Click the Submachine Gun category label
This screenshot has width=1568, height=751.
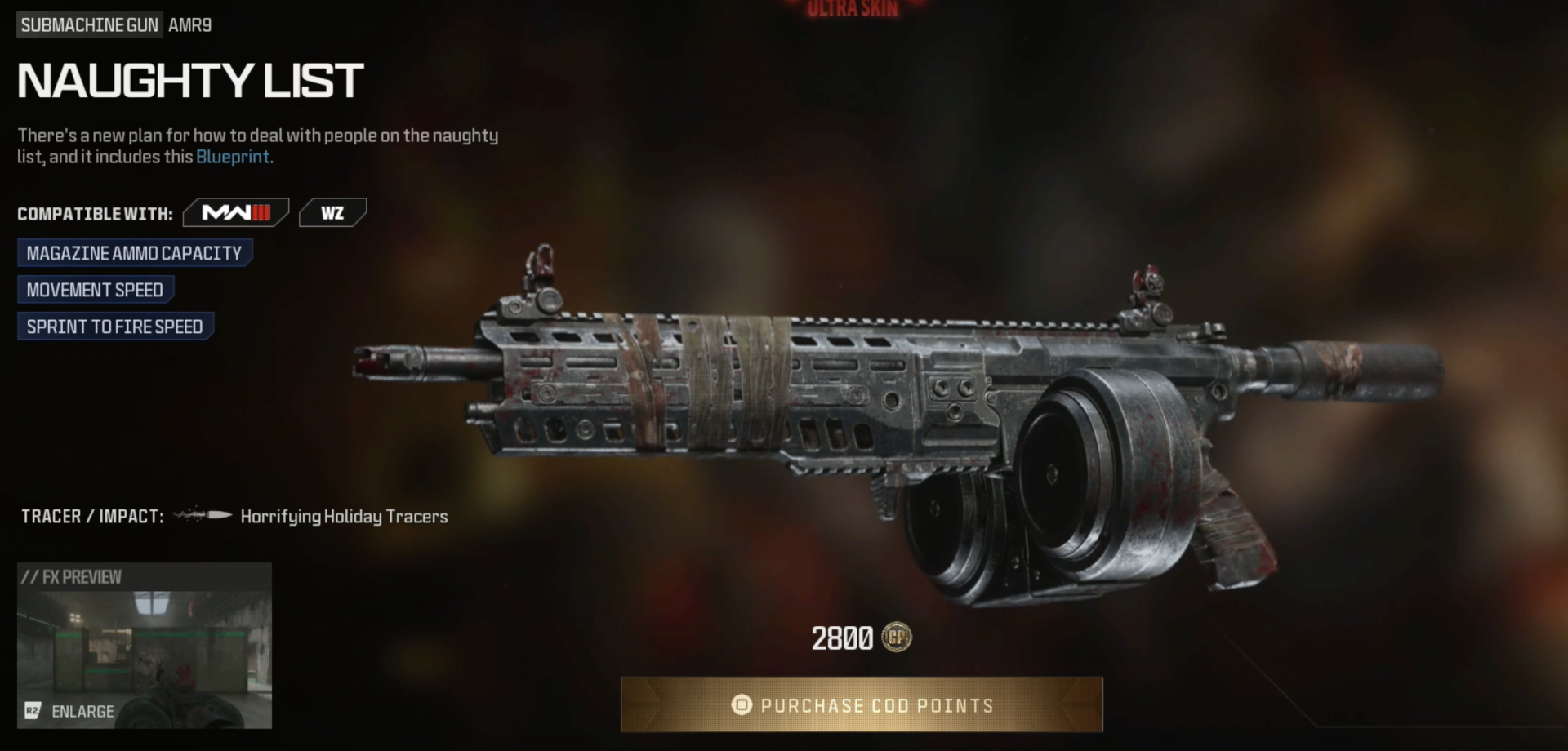tap(90, 24)
